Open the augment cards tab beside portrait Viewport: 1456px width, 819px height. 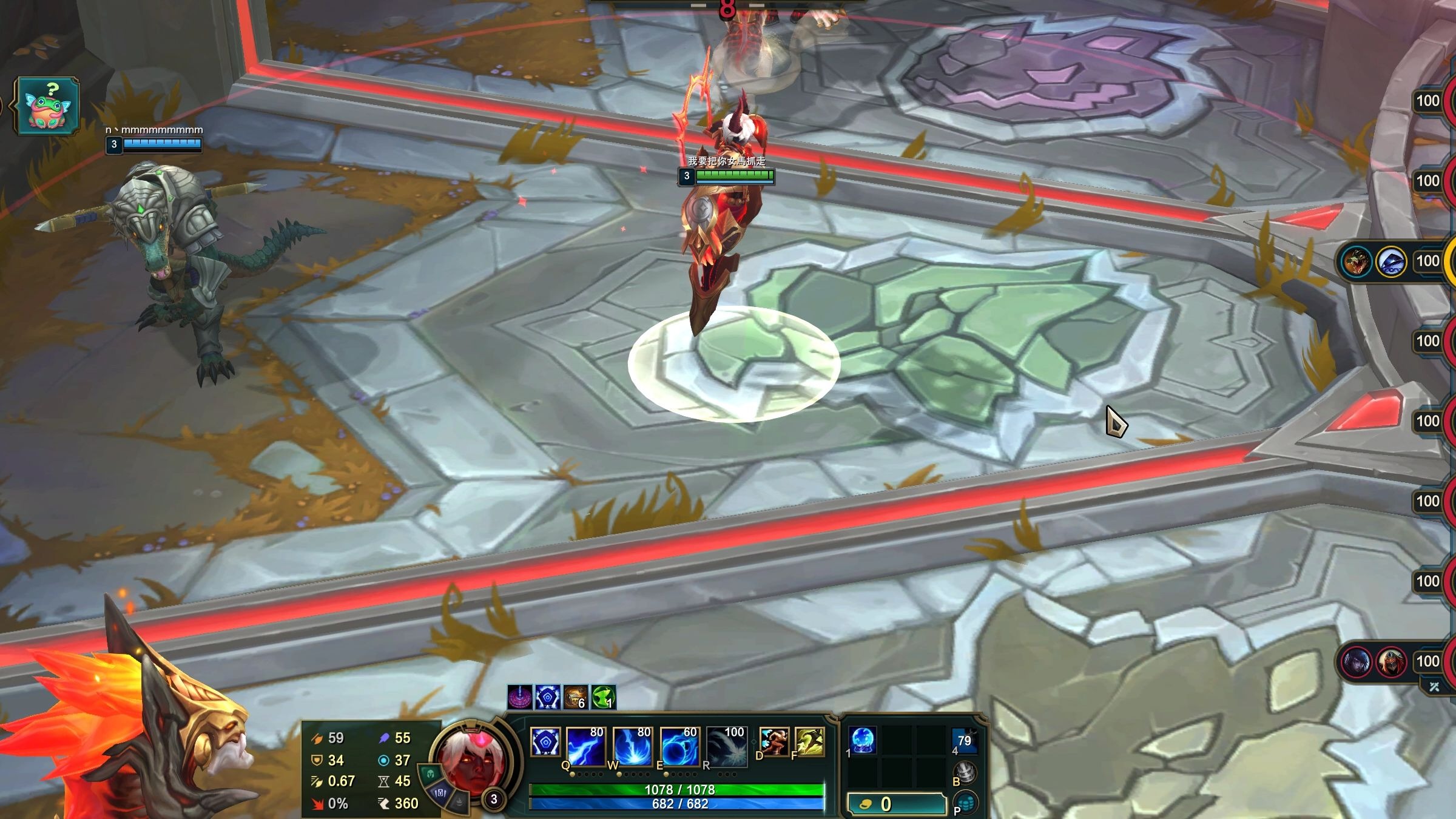[x=441, y=792]
